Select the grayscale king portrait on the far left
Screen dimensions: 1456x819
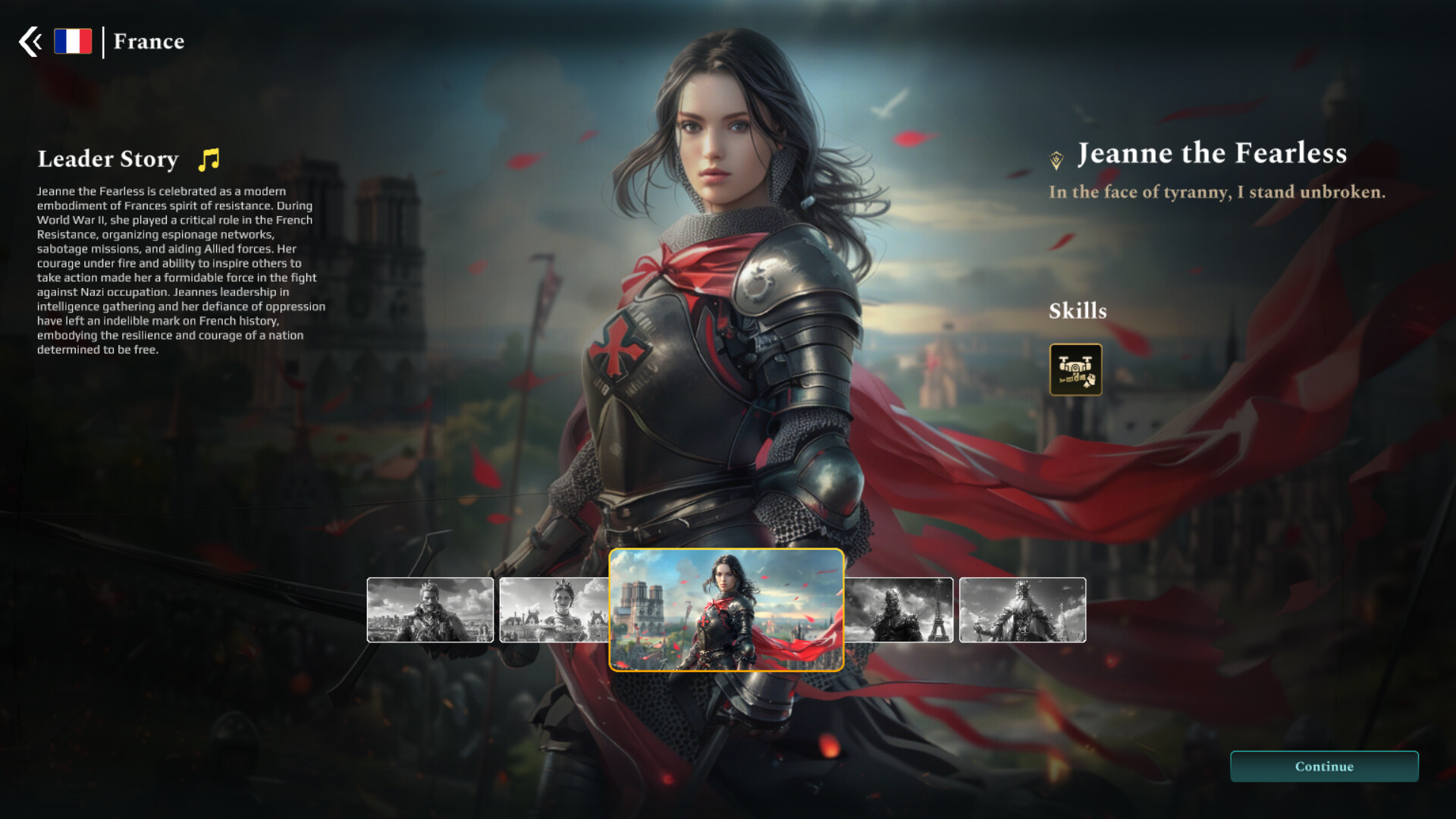429,610
